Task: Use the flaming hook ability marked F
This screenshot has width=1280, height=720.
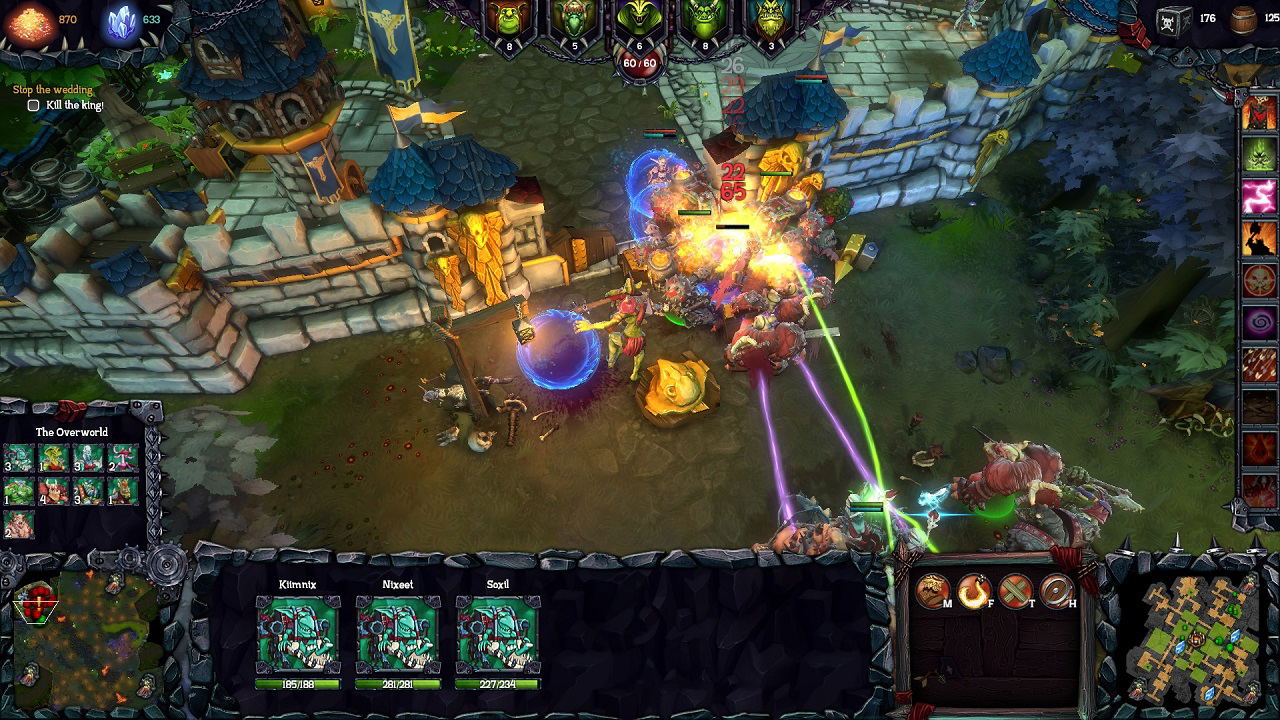Action: [x=974, y=591]
